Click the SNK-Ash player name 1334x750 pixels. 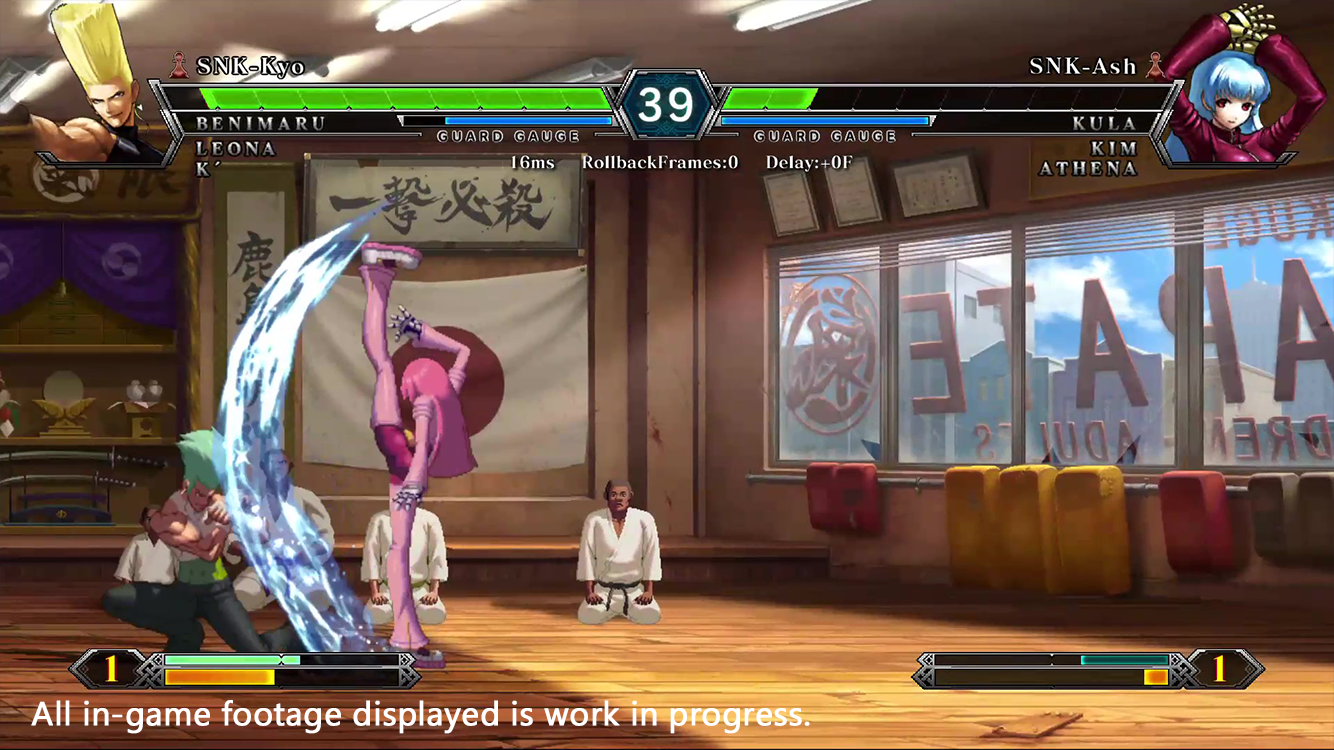pos(1082,67)
